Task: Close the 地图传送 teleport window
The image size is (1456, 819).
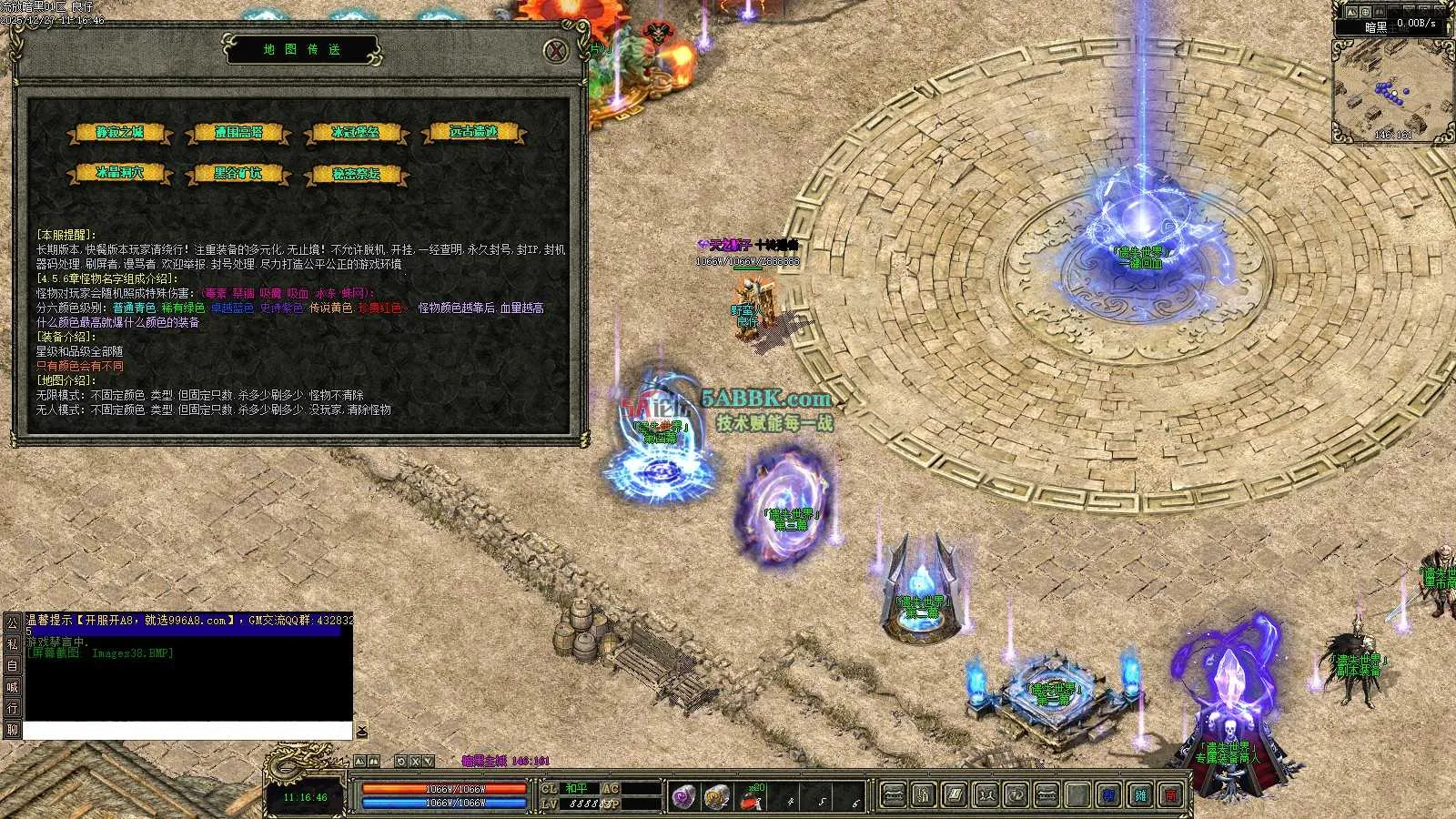Action: click(x=556, y=51)
